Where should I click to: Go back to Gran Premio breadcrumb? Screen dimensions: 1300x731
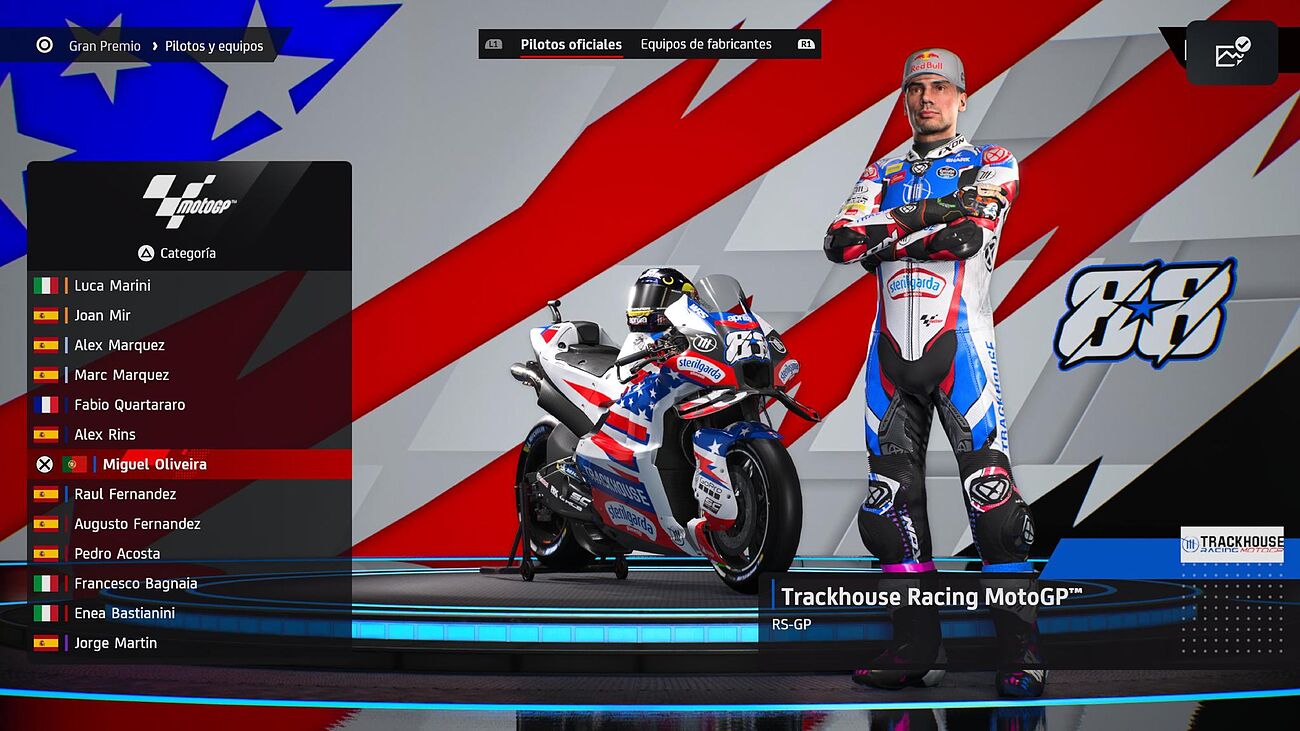tap(104, 46)
